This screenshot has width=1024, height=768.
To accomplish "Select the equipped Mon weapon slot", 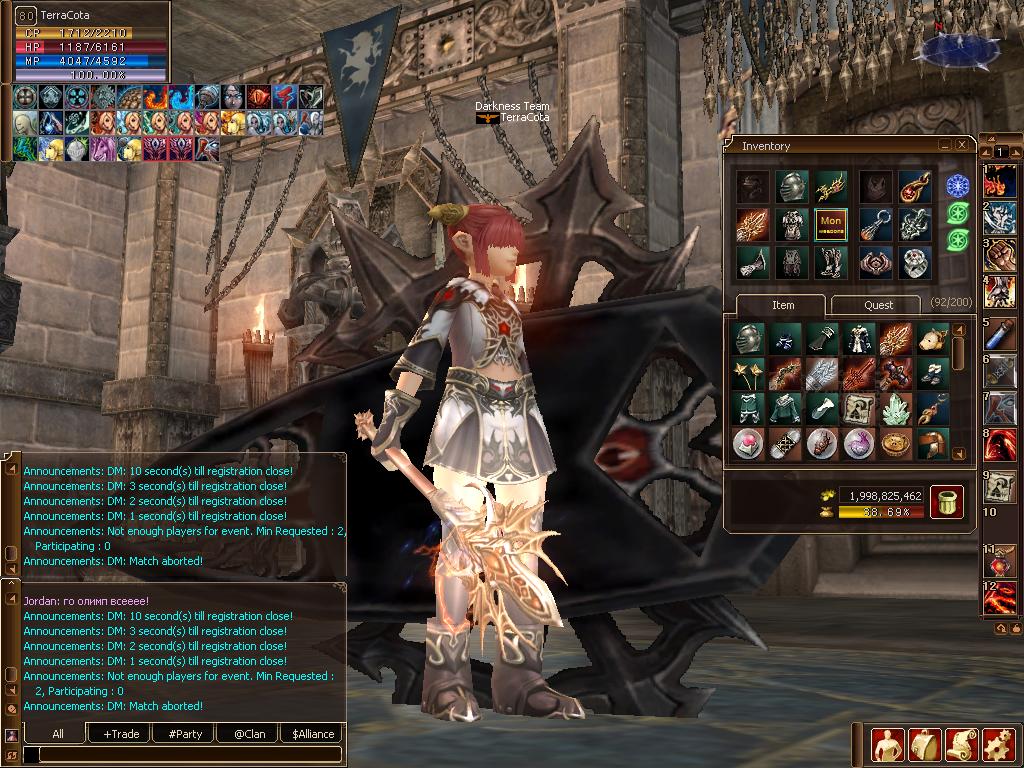I will pos(830,224).
